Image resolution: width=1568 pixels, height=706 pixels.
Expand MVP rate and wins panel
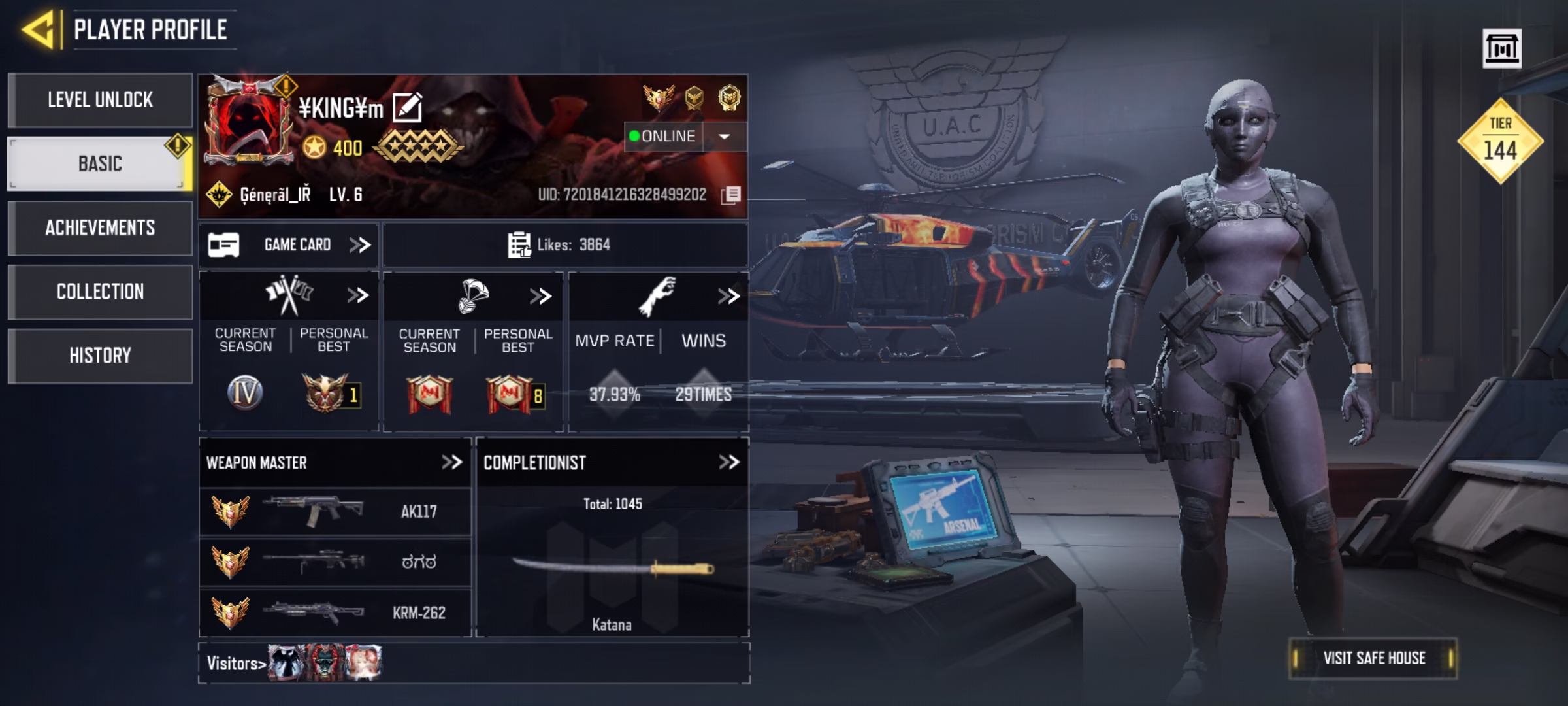tap(728, 296)
